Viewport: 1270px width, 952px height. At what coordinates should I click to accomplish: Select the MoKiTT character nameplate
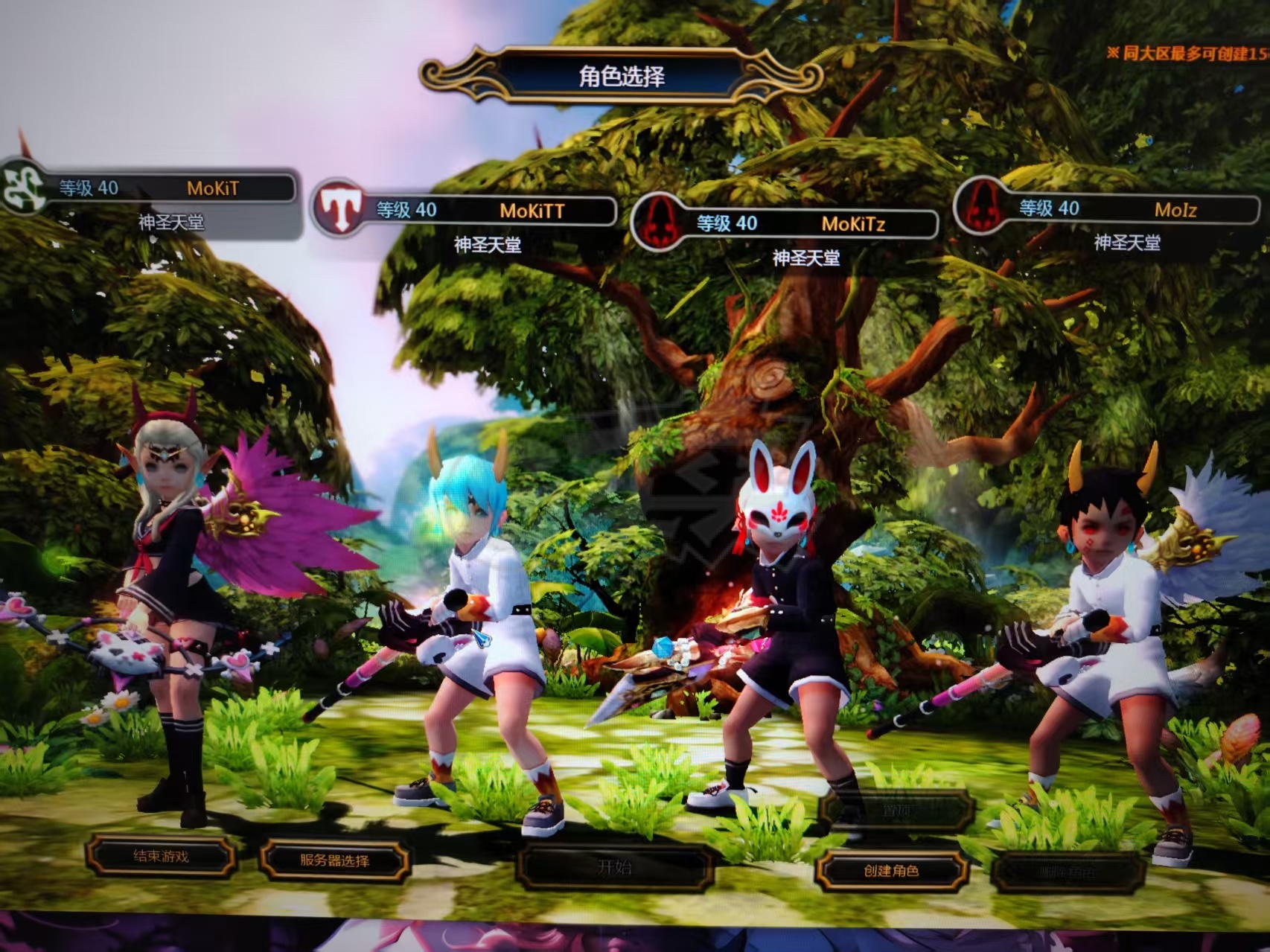(491, 211)
